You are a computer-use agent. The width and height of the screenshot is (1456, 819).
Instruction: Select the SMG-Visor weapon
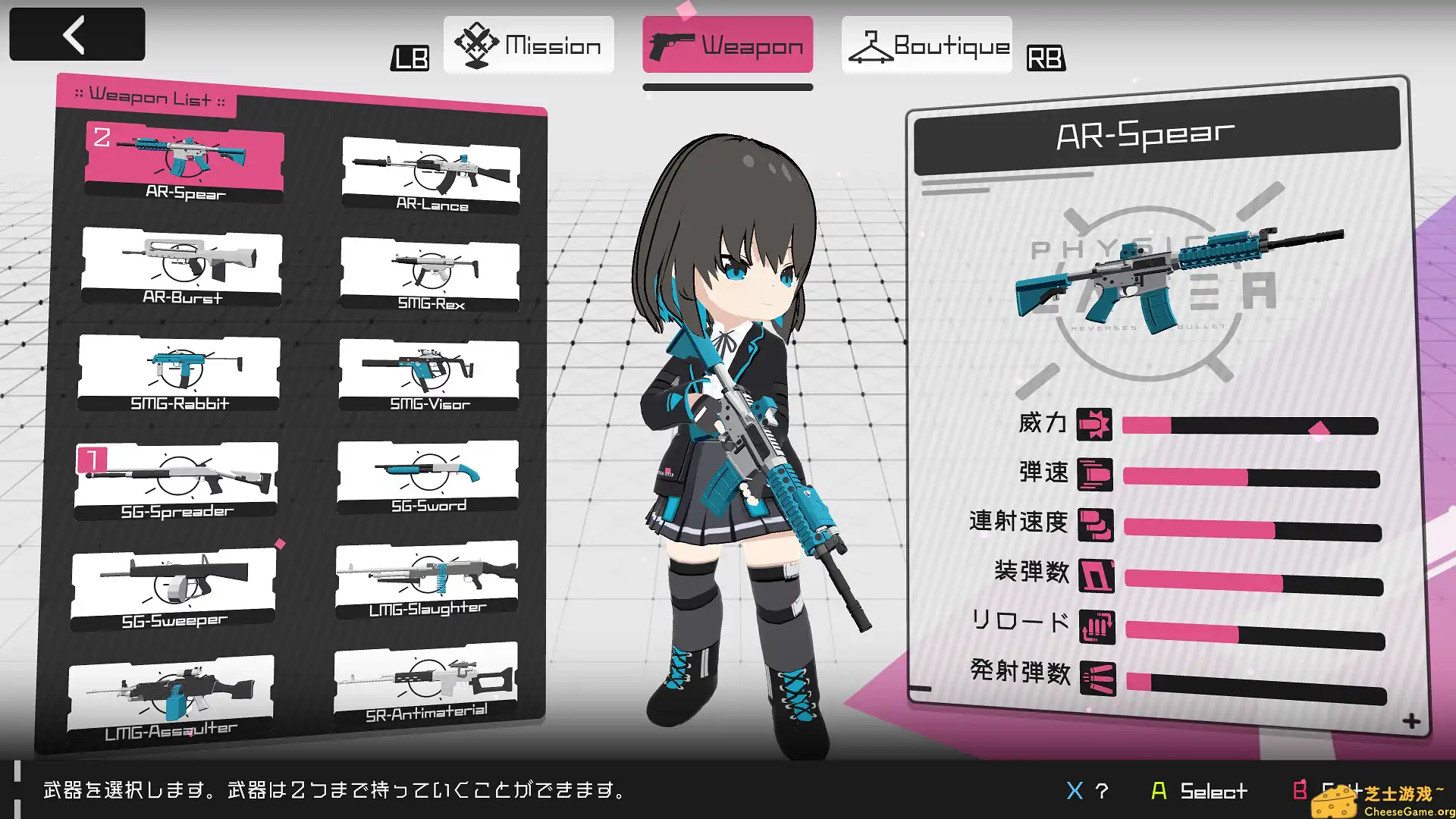click(x=429, y=375)
